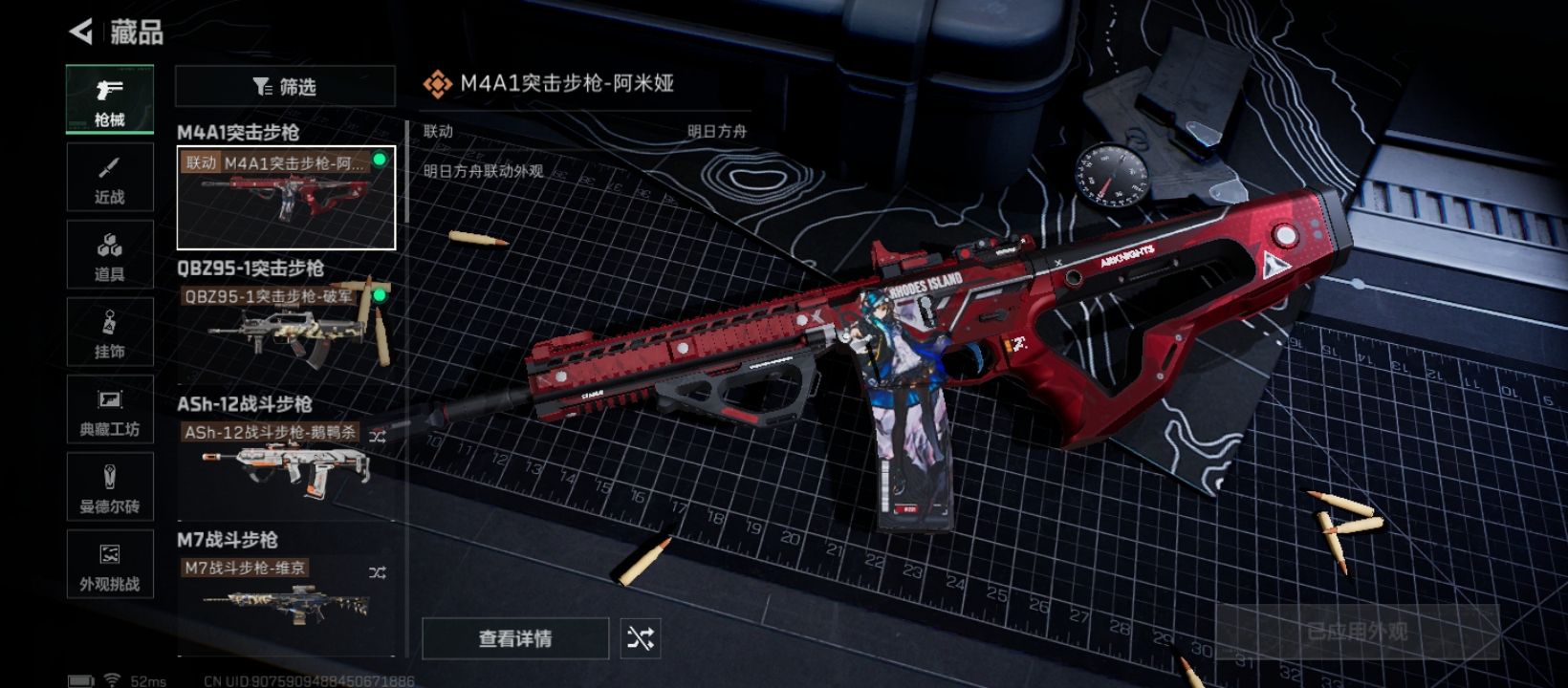The width and height of the screenshot is (1568, 688).
Task: Show the 挂饰 charms category
Action: (x=110, y=333)
